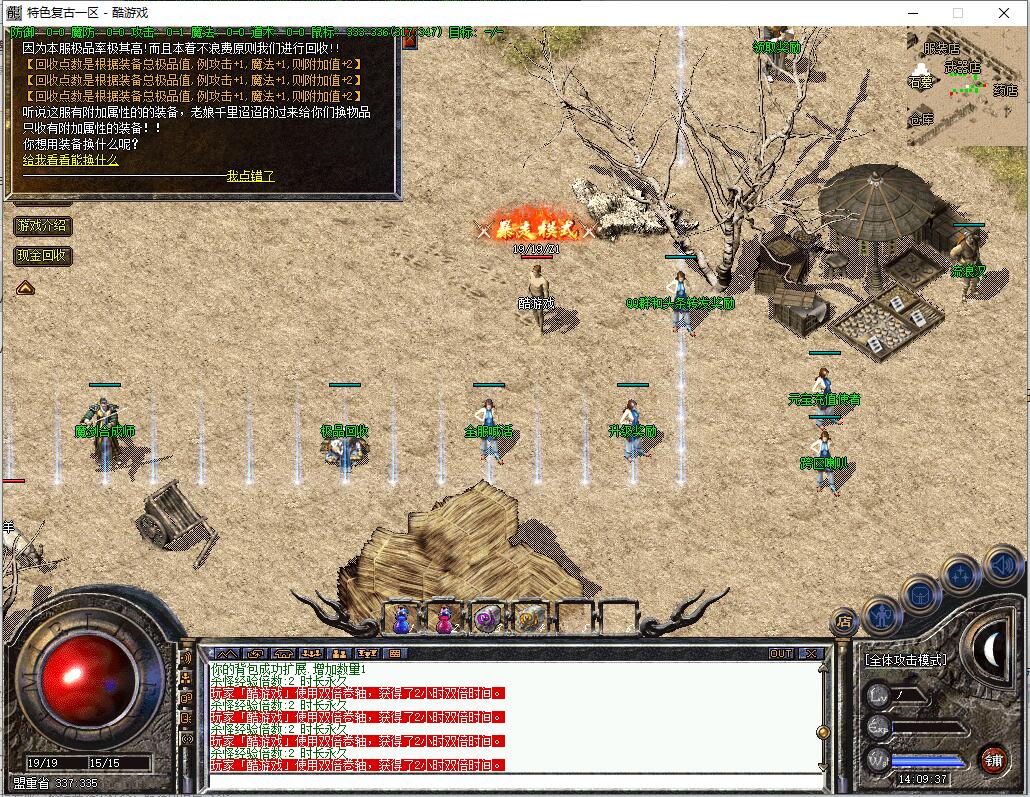
Task: Click the OUT button on the chat panel
Action: pyautogui.click(x=781, y=654)
